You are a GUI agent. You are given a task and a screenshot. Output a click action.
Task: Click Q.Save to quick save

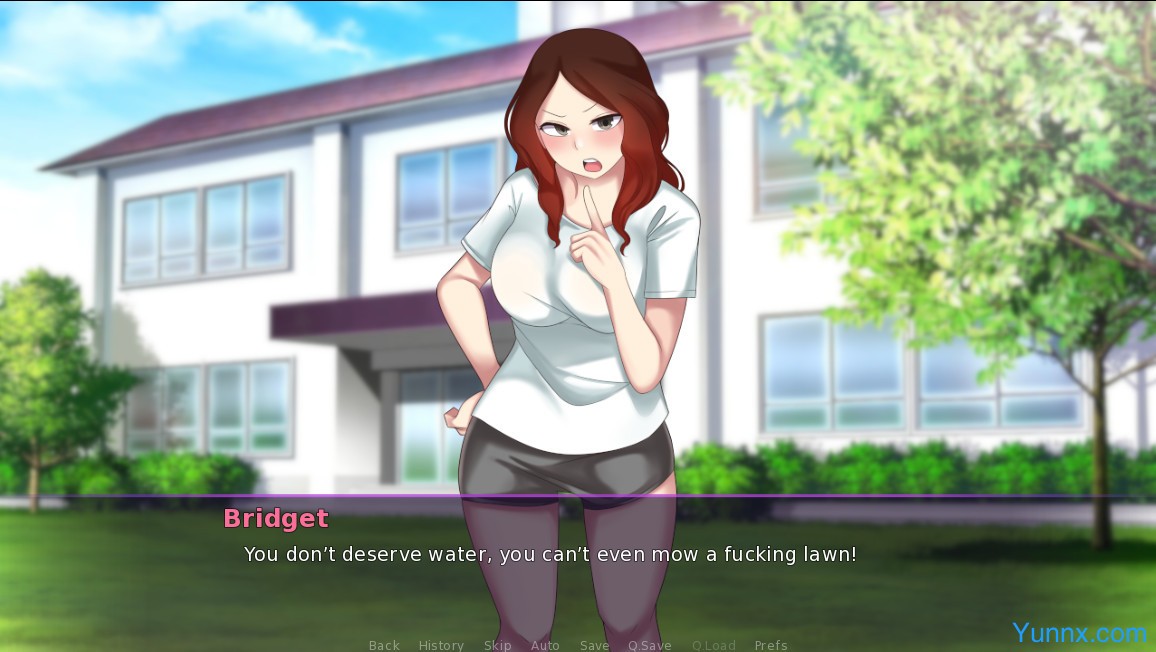click(x=650, y=645)
